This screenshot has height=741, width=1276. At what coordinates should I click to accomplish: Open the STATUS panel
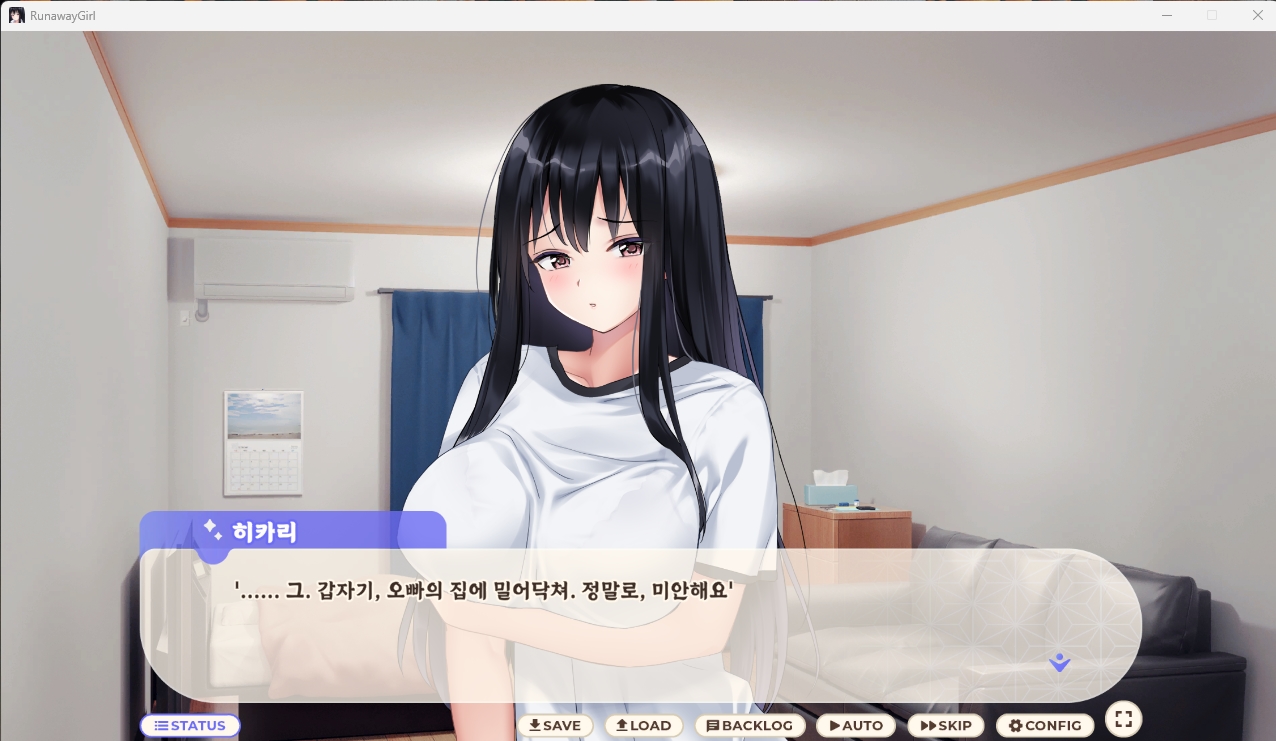[190, 726]
